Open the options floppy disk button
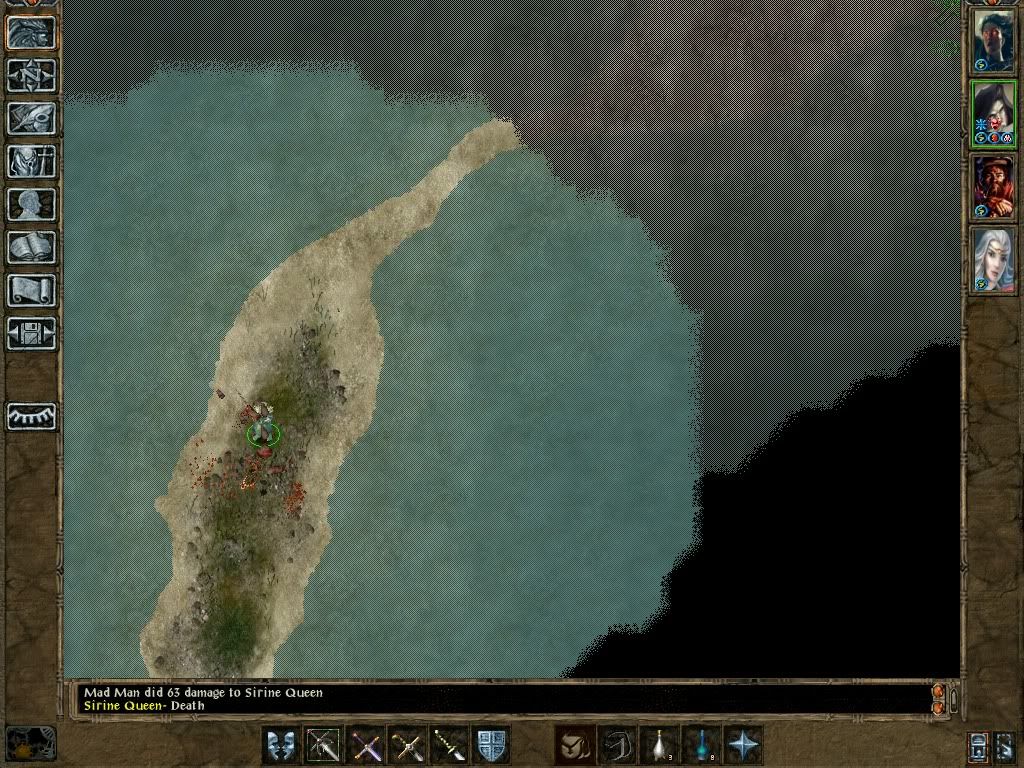 (31, 333)
